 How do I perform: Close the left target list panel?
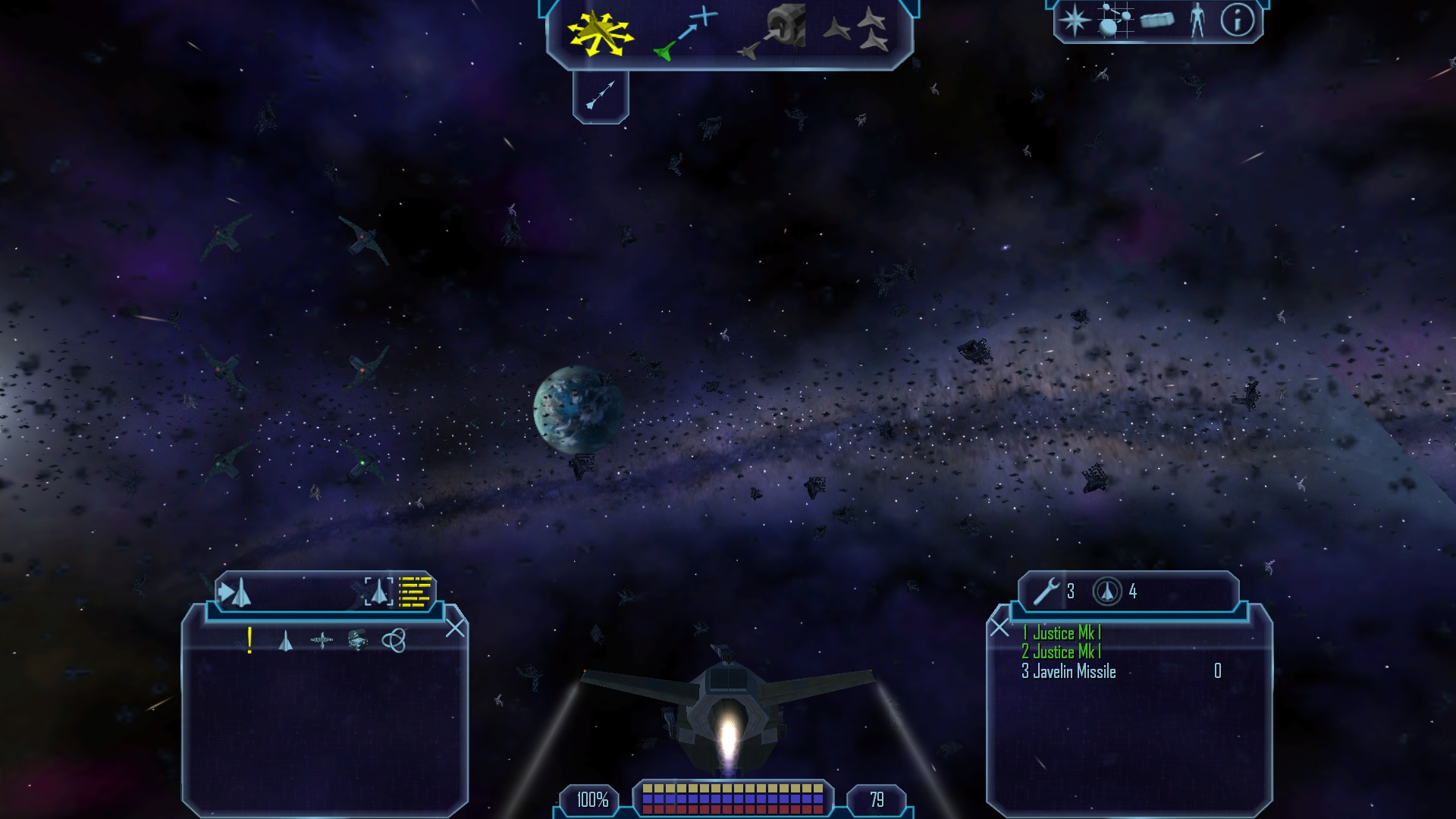pos(455,628)
